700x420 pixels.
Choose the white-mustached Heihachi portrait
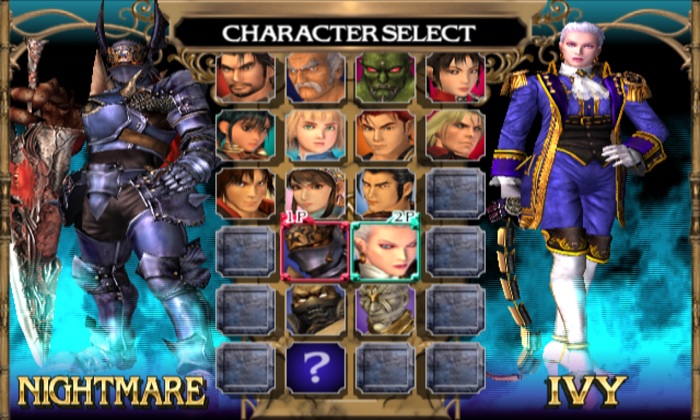[315, 77]
